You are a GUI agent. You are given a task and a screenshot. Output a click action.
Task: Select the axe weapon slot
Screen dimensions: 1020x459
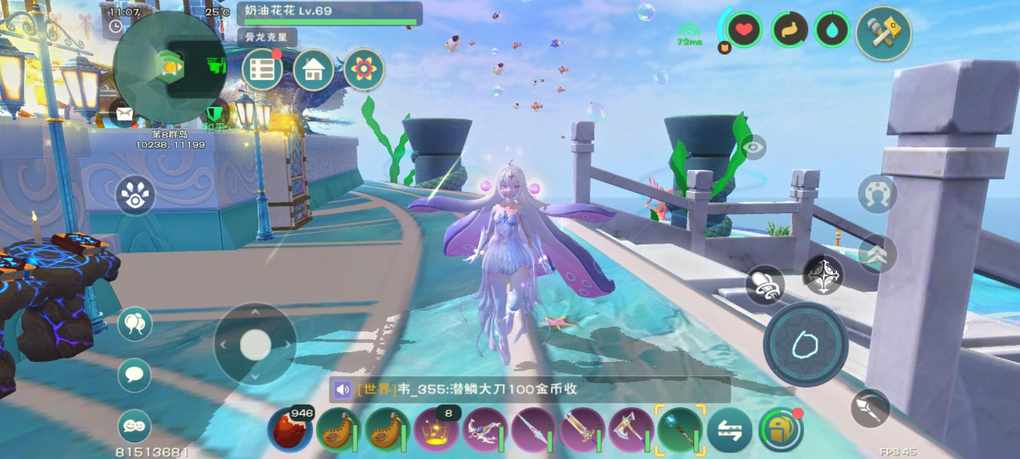point(631,430)
